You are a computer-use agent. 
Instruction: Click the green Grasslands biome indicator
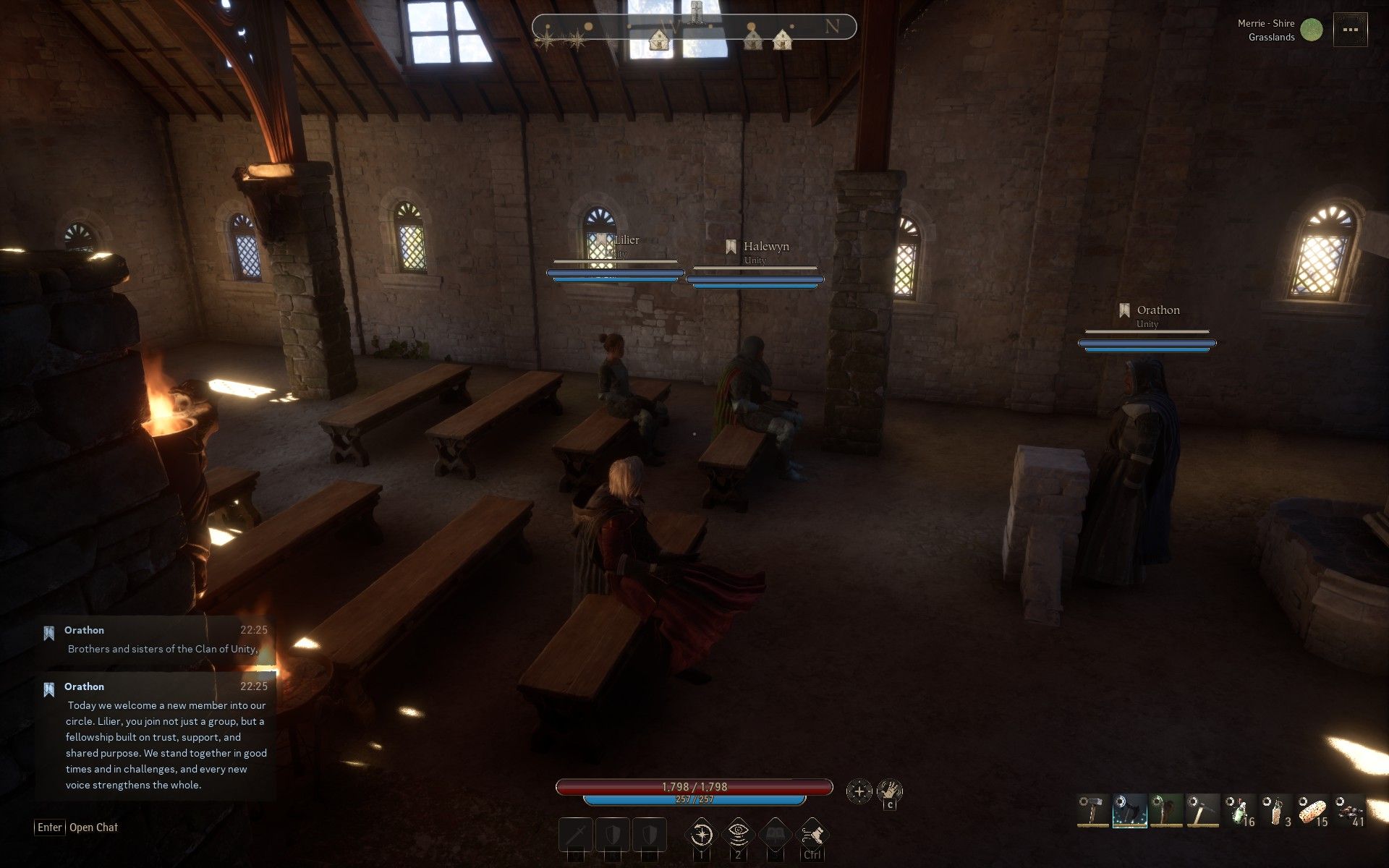point(1312,30)
